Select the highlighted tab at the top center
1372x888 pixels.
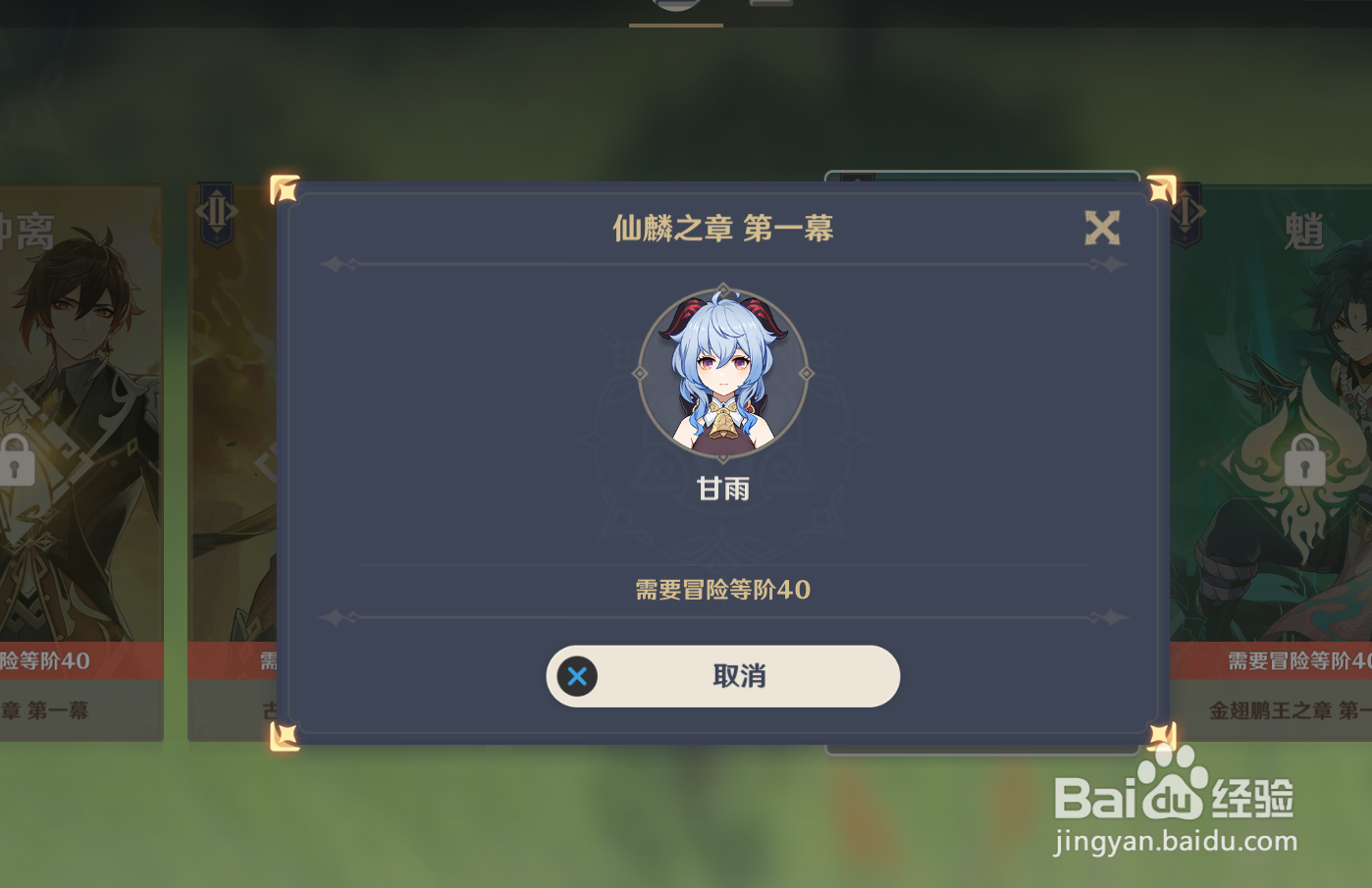(x=675, y=10)
